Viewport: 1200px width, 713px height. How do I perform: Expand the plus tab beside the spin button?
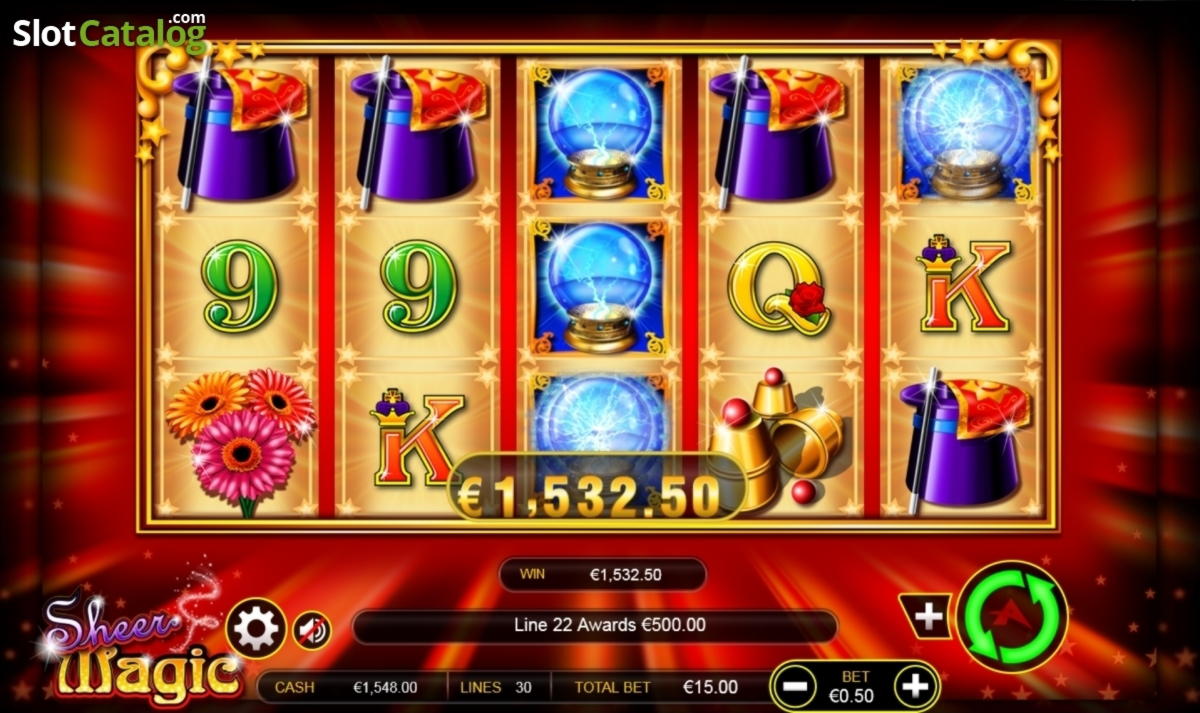927,617
